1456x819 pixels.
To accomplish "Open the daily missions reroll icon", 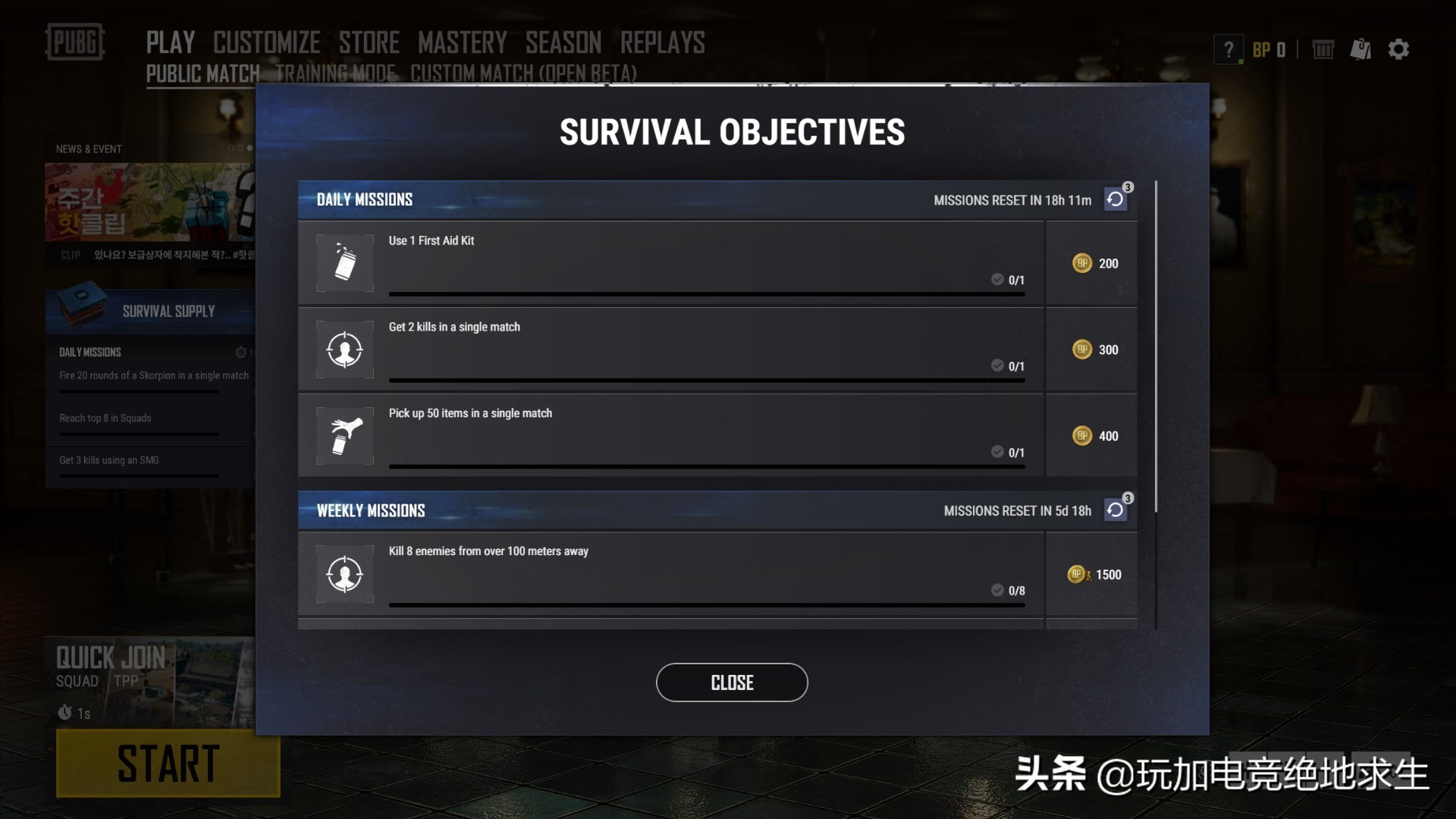I will (1114, 199).
